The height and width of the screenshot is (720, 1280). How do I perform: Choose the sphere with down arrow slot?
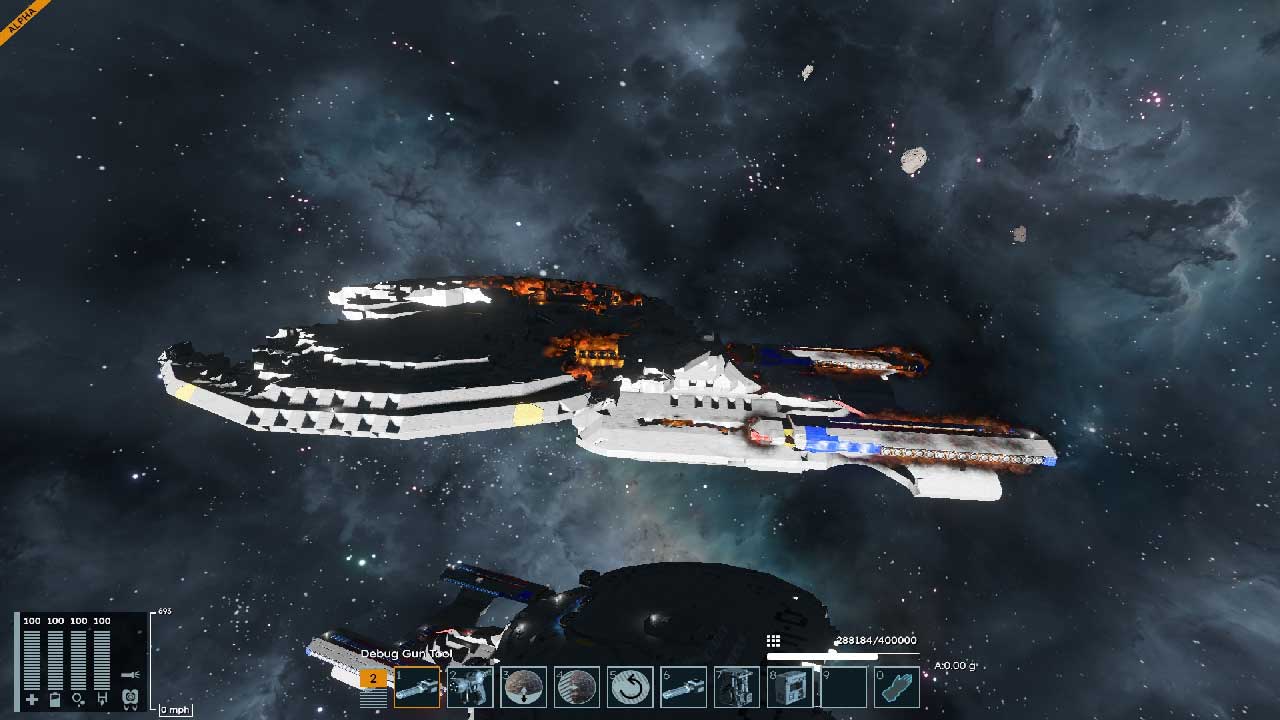523,687
